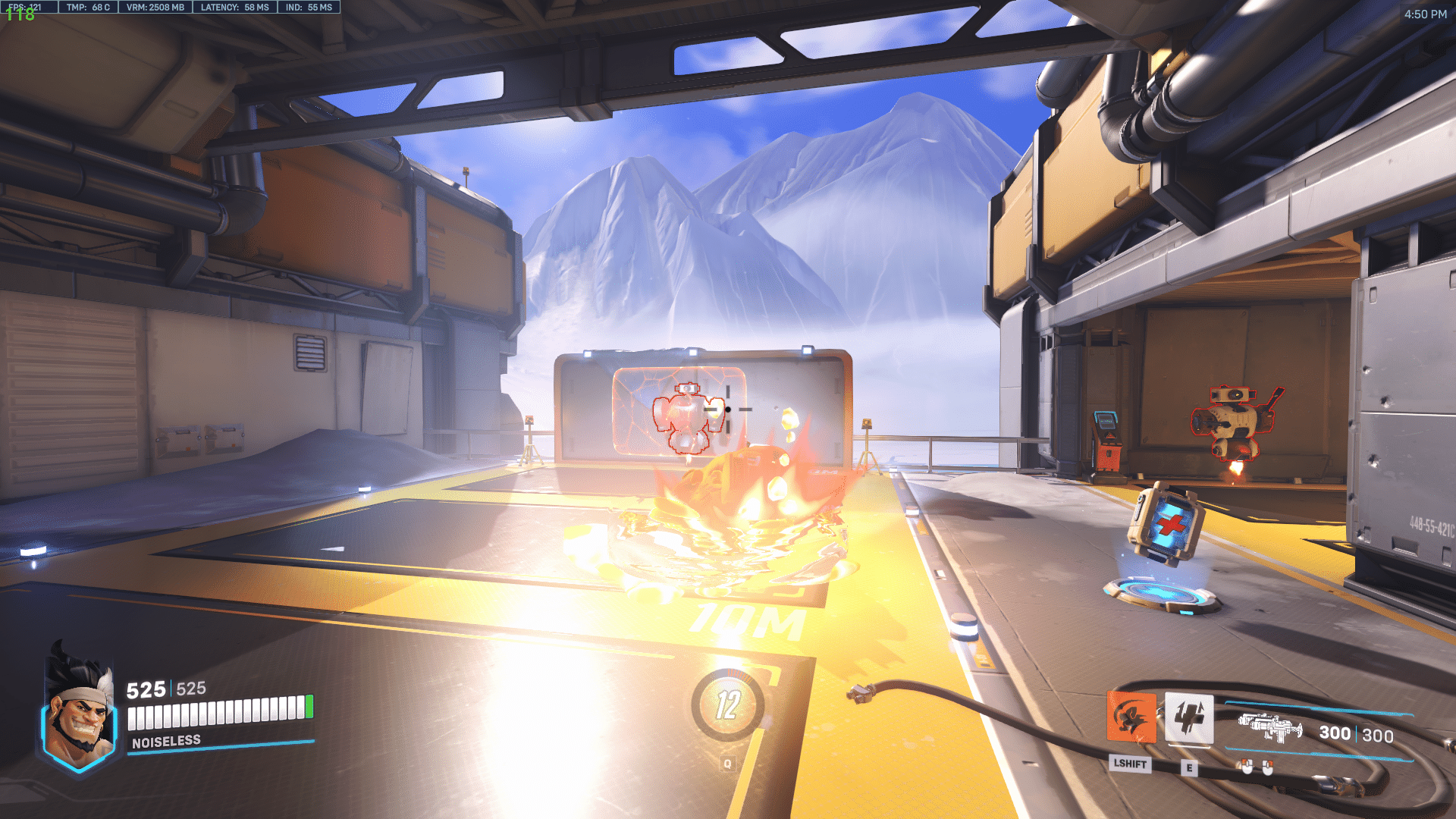Click the right mouse button fire icon
Viewport: 1456px width, 819px height.
[1267, 767]
